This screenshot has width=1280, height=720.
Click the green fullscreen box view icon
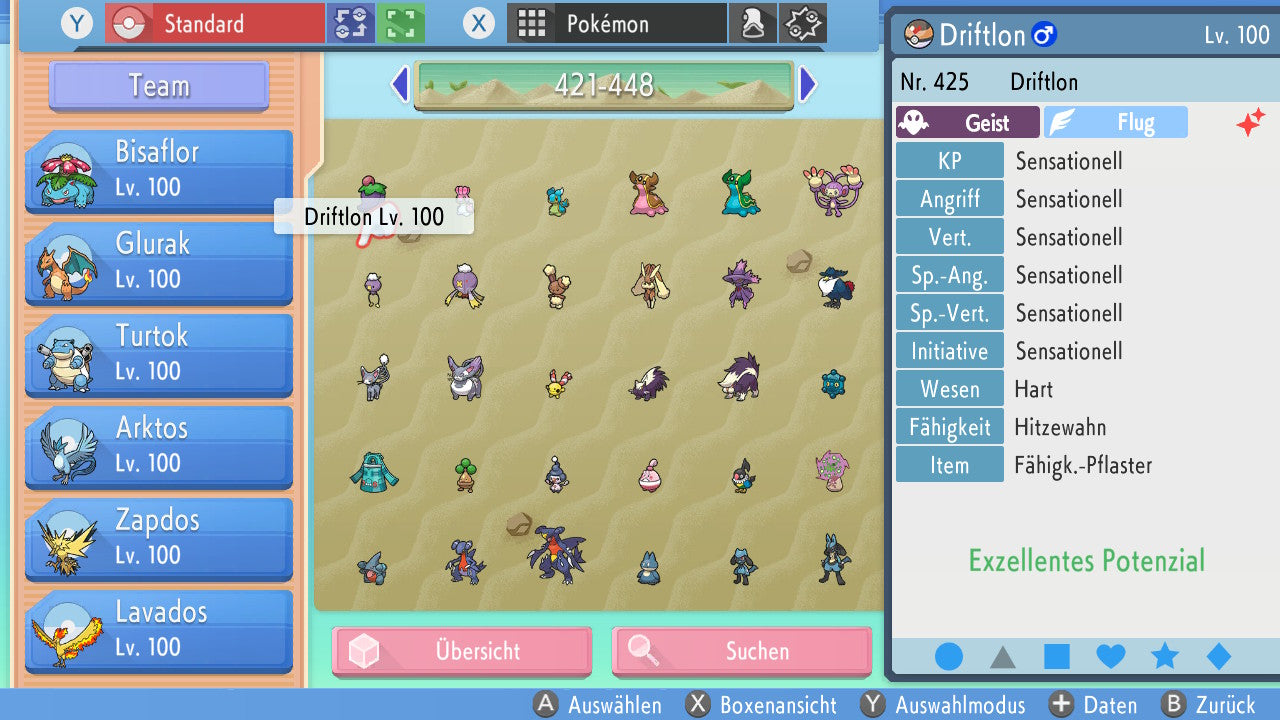[x=399, y=23]
